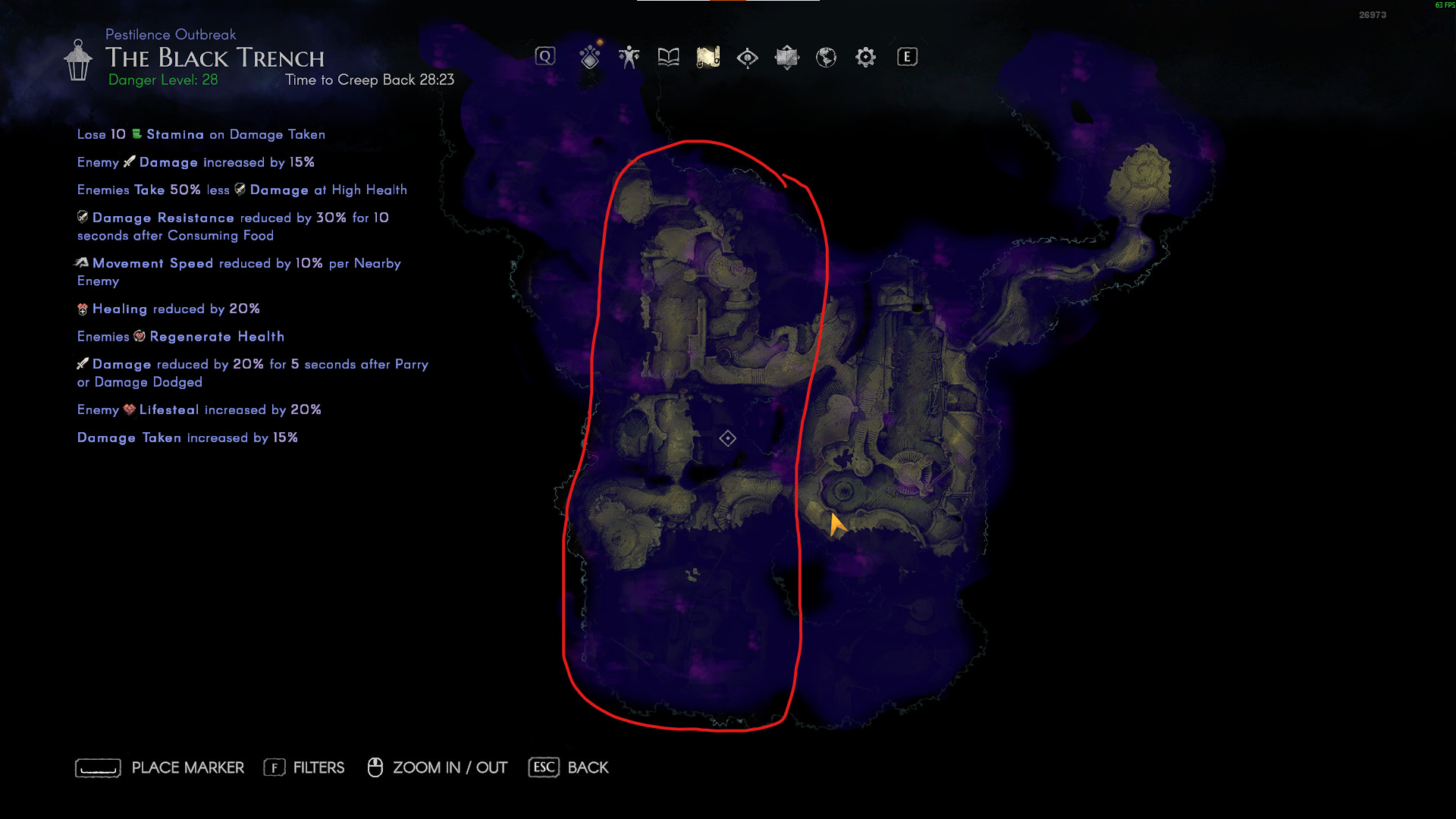Open the map Filters option
The image size is (1456, 819).
click(304, 767)
